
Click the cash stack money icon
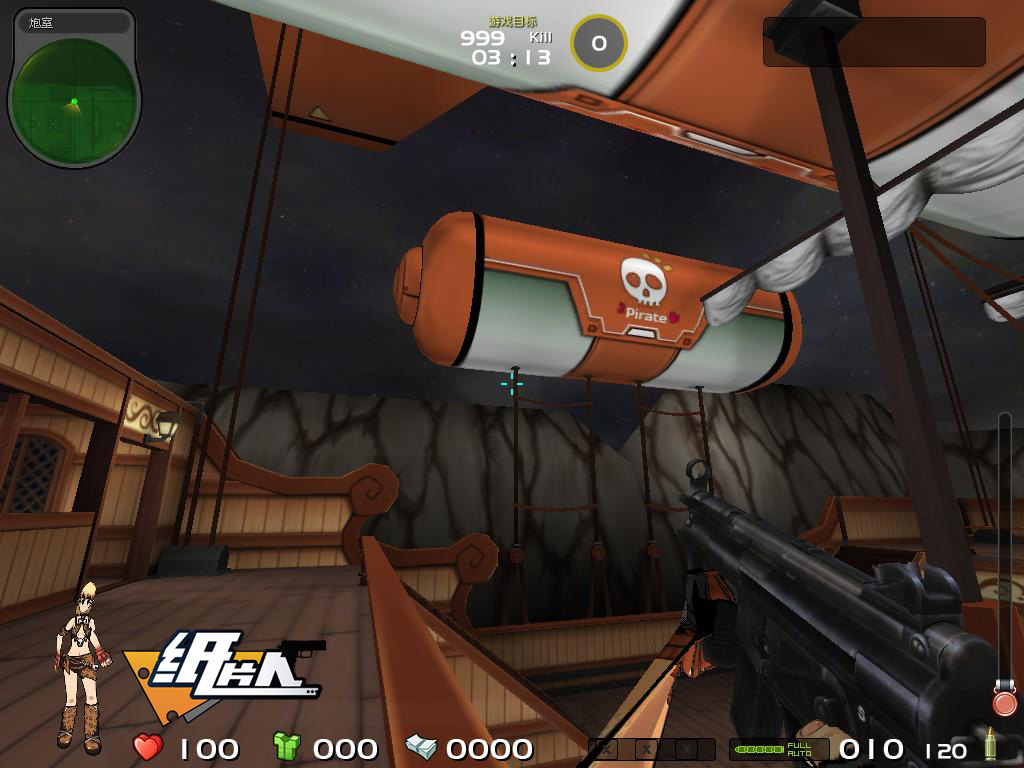(420, 746)
